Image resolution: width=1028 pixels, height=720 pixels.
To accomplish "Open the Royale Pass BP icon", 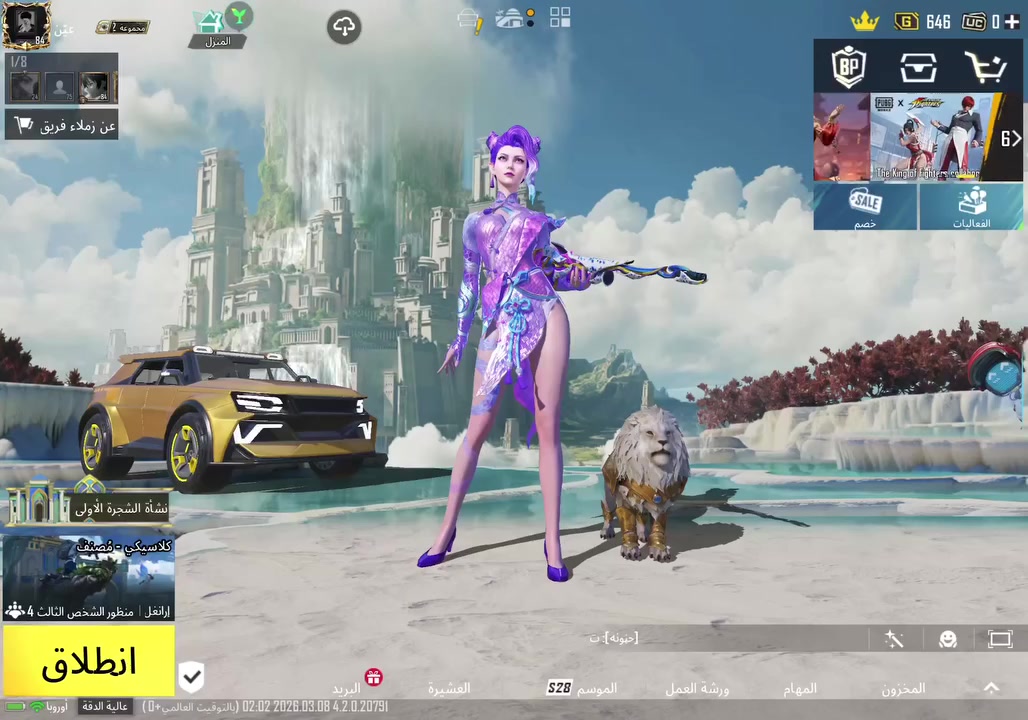I will [x=849, y=67].
